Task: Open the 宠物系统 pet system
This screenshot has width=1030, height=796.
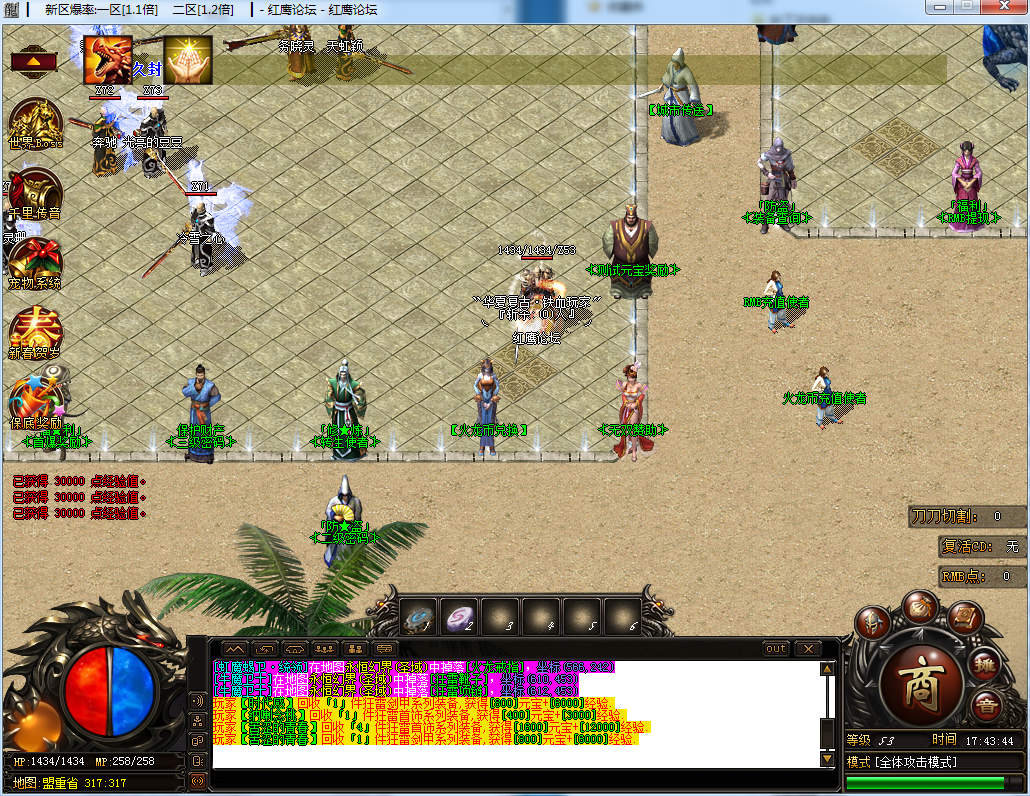Action: click(x=35, y=263)
